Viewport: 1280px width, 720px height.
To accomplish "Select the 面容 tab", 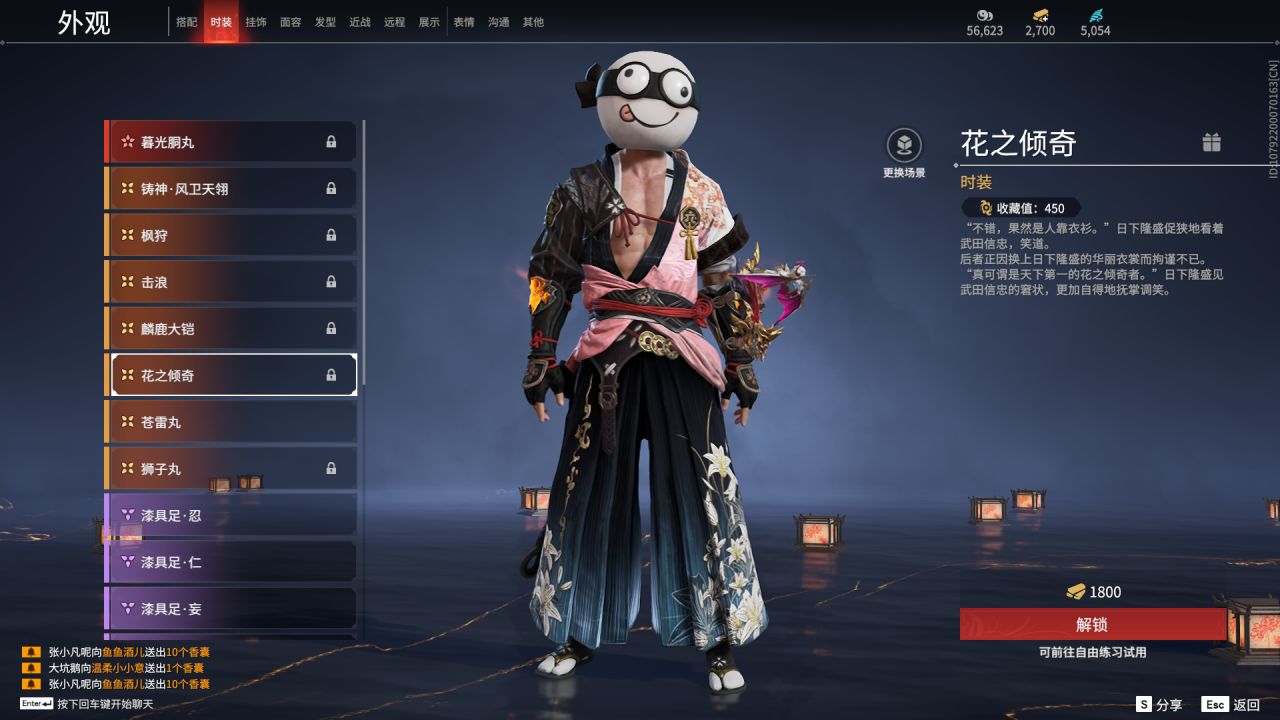I will 290,22.
